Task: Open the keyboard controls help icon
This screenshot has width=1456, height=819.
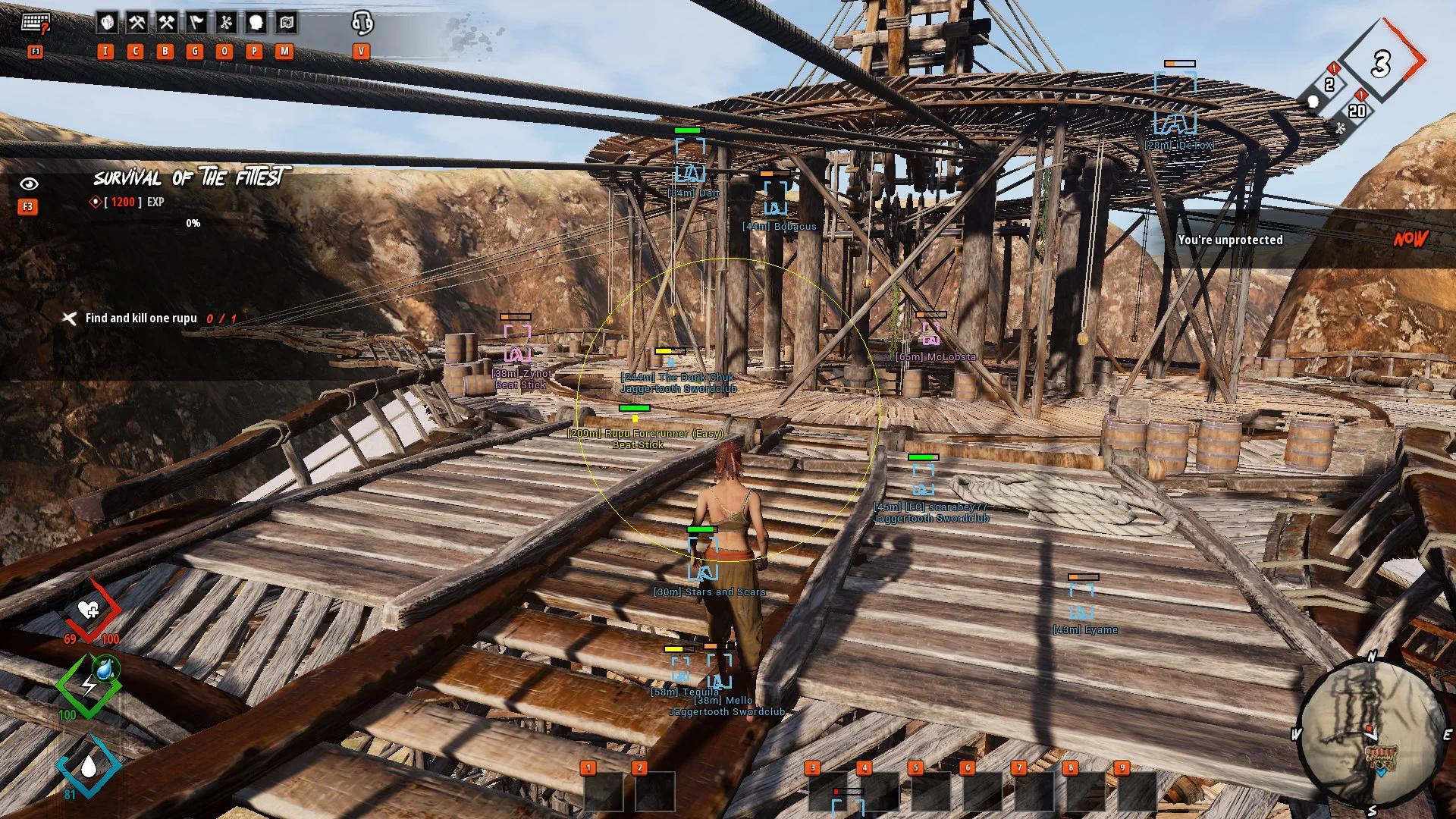Action: (x=35, y=24)
